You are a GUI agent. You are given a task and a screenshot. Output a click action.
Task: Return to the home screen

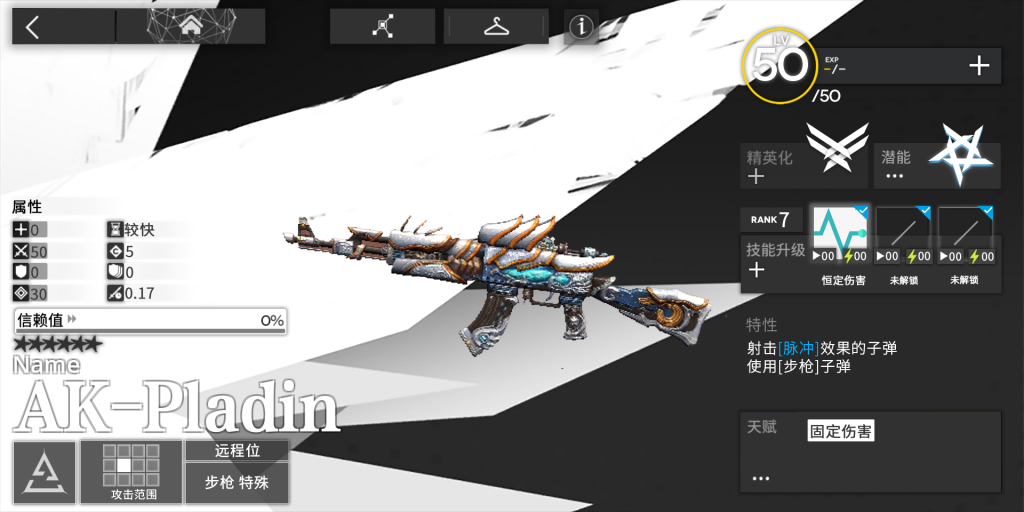coord(190,27)
